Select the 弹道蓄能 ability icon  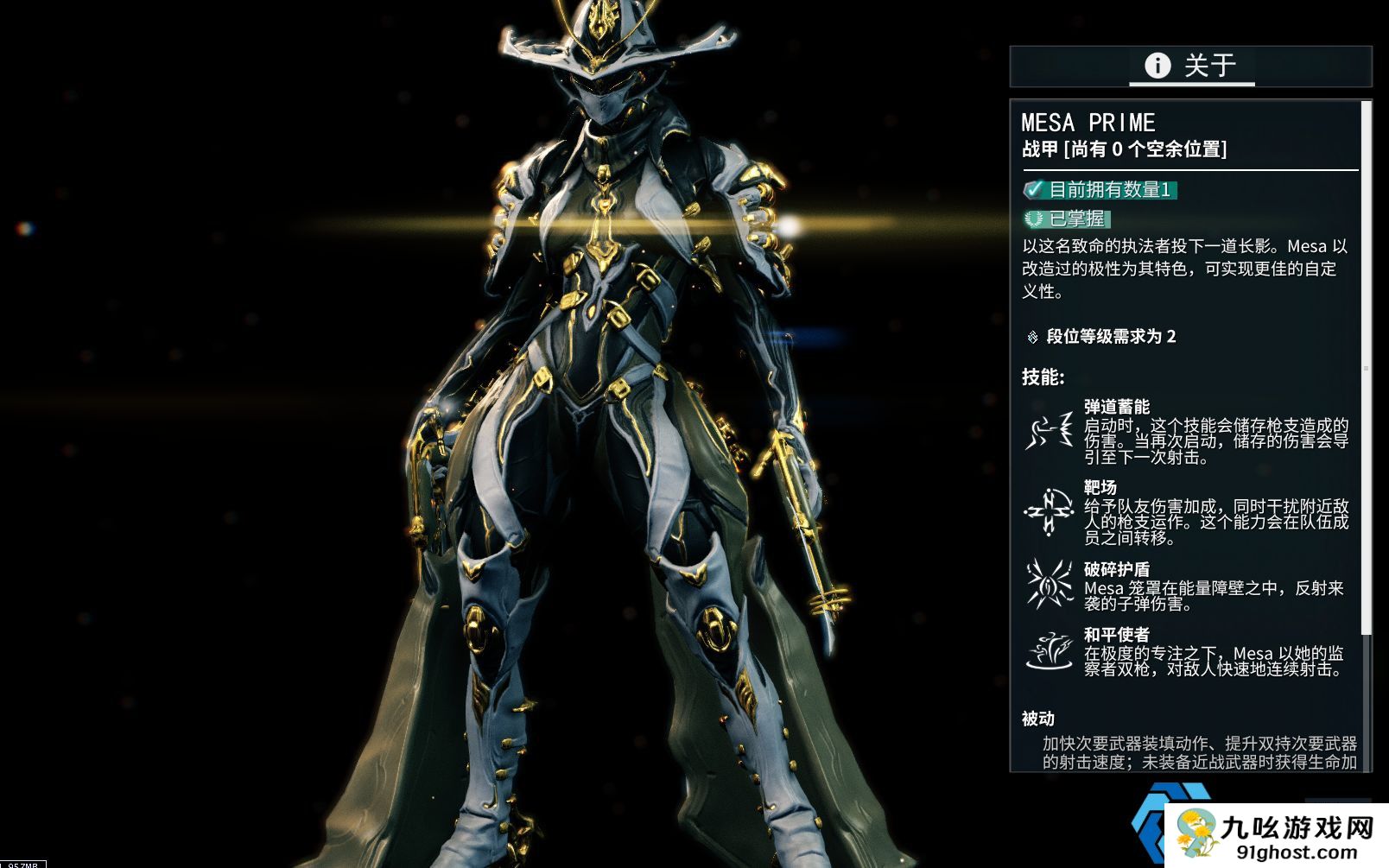1049,430
